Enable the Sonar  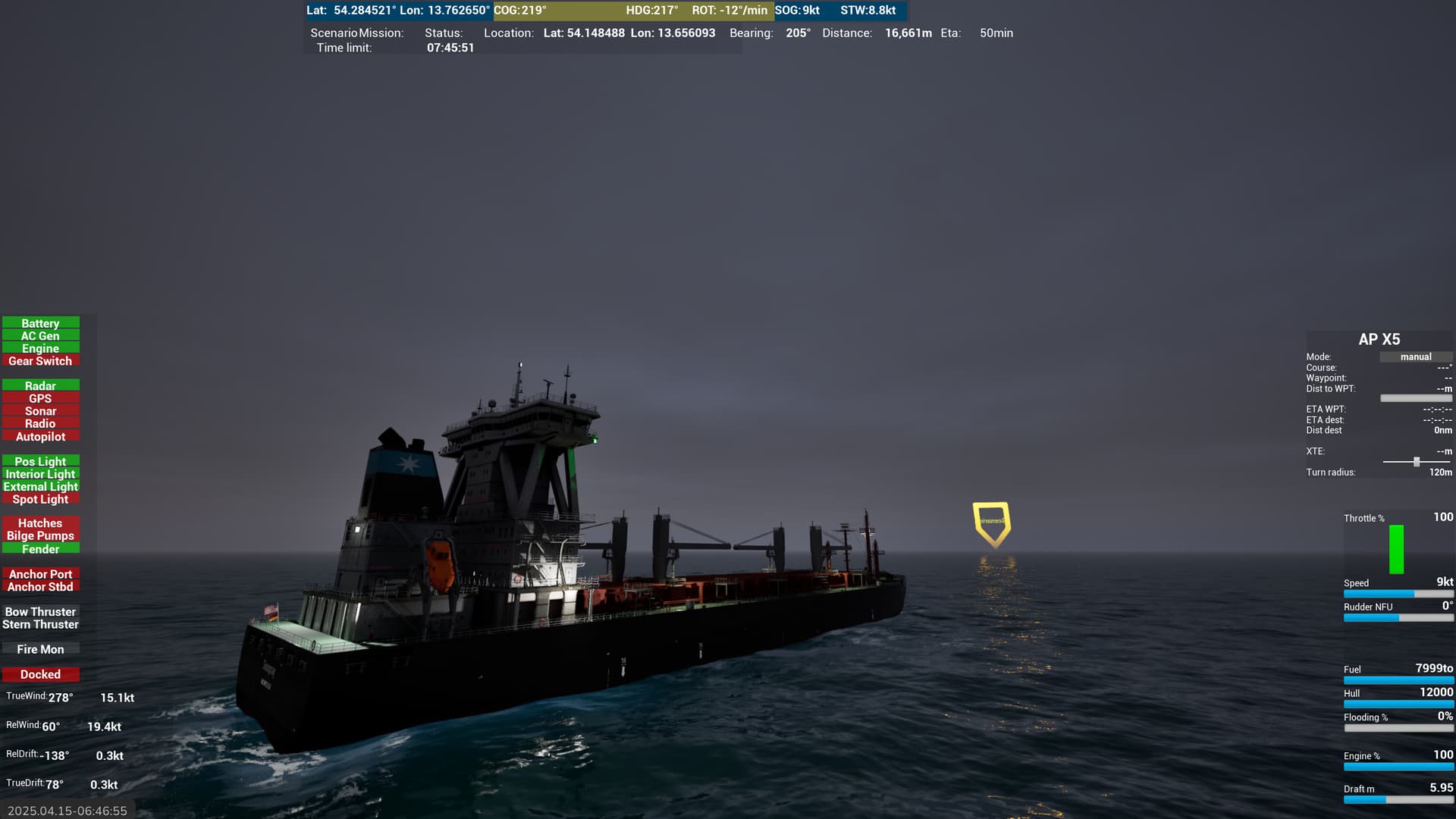click(x=40, y=411)
